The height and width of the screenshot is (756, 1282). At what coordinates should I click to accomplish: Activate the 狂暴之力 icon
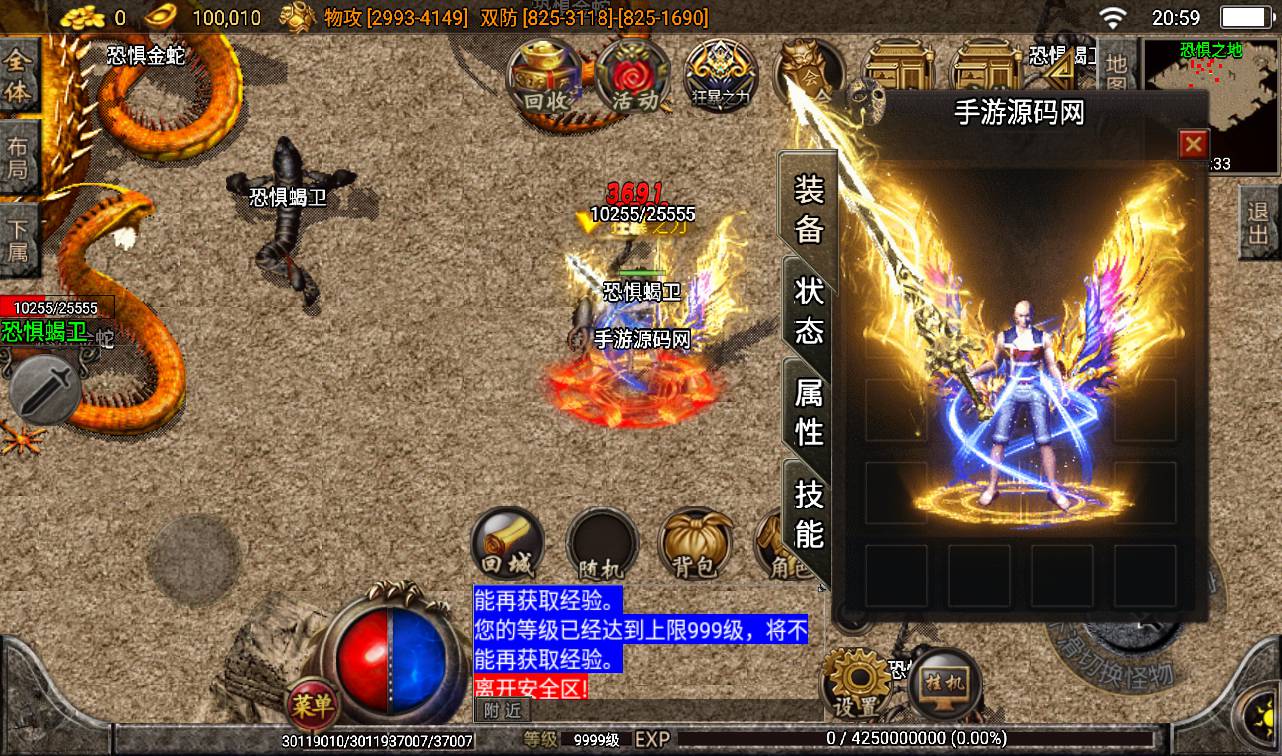[x=720, y=78]
